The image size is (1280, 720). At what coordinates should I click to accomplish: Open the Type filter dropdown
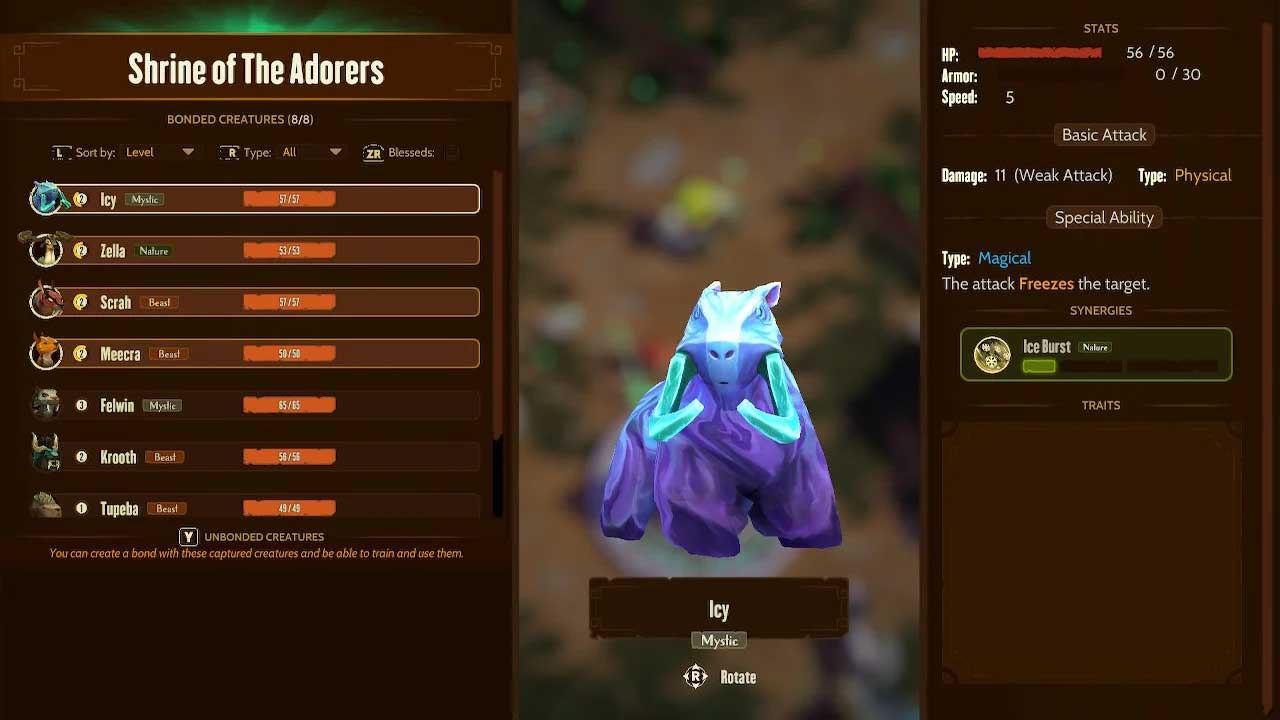coord(312,152)
